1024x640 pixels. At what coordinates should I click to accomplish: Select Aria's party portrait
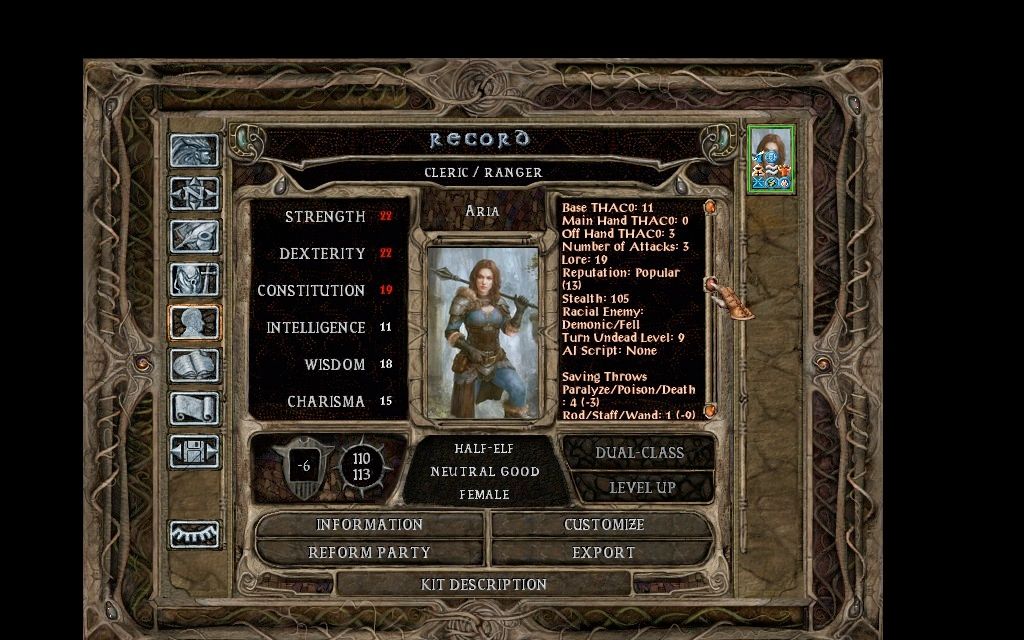[x=771, y=158]
